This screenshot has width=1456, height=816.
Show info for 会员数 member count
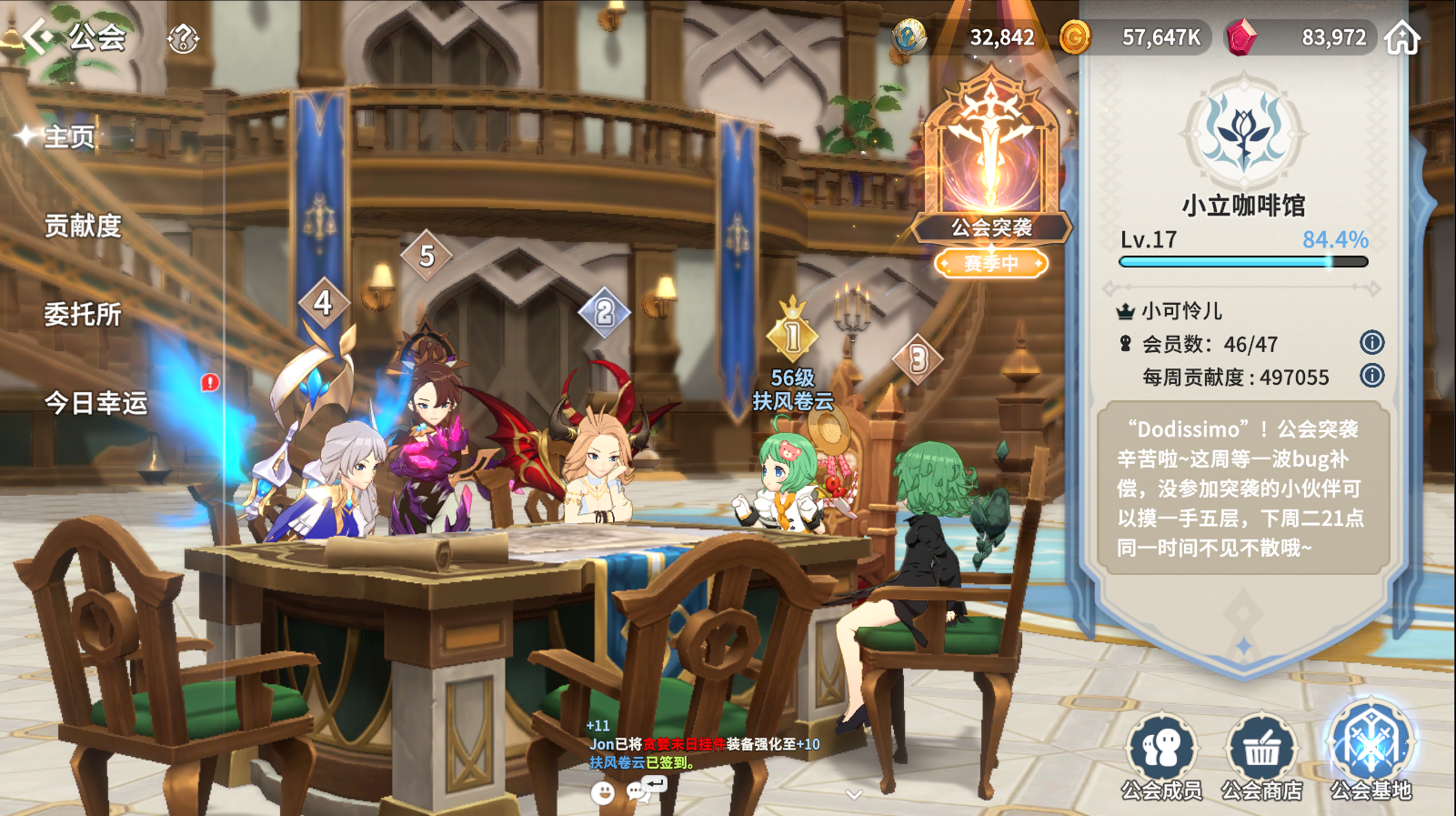pyautogui.click(x=1371, y=343)
